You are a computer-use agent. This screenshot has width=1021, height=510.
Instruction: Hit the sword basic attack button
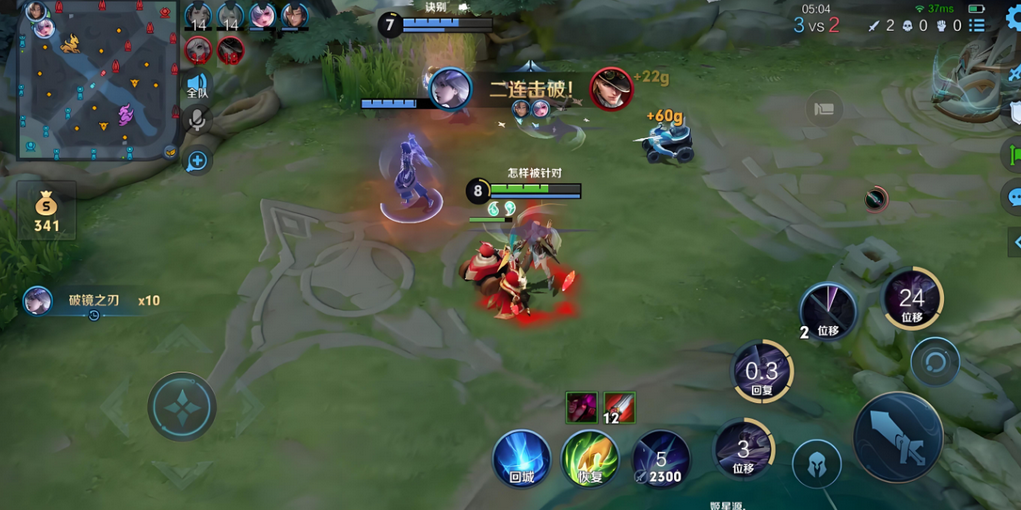pos(897,437)
